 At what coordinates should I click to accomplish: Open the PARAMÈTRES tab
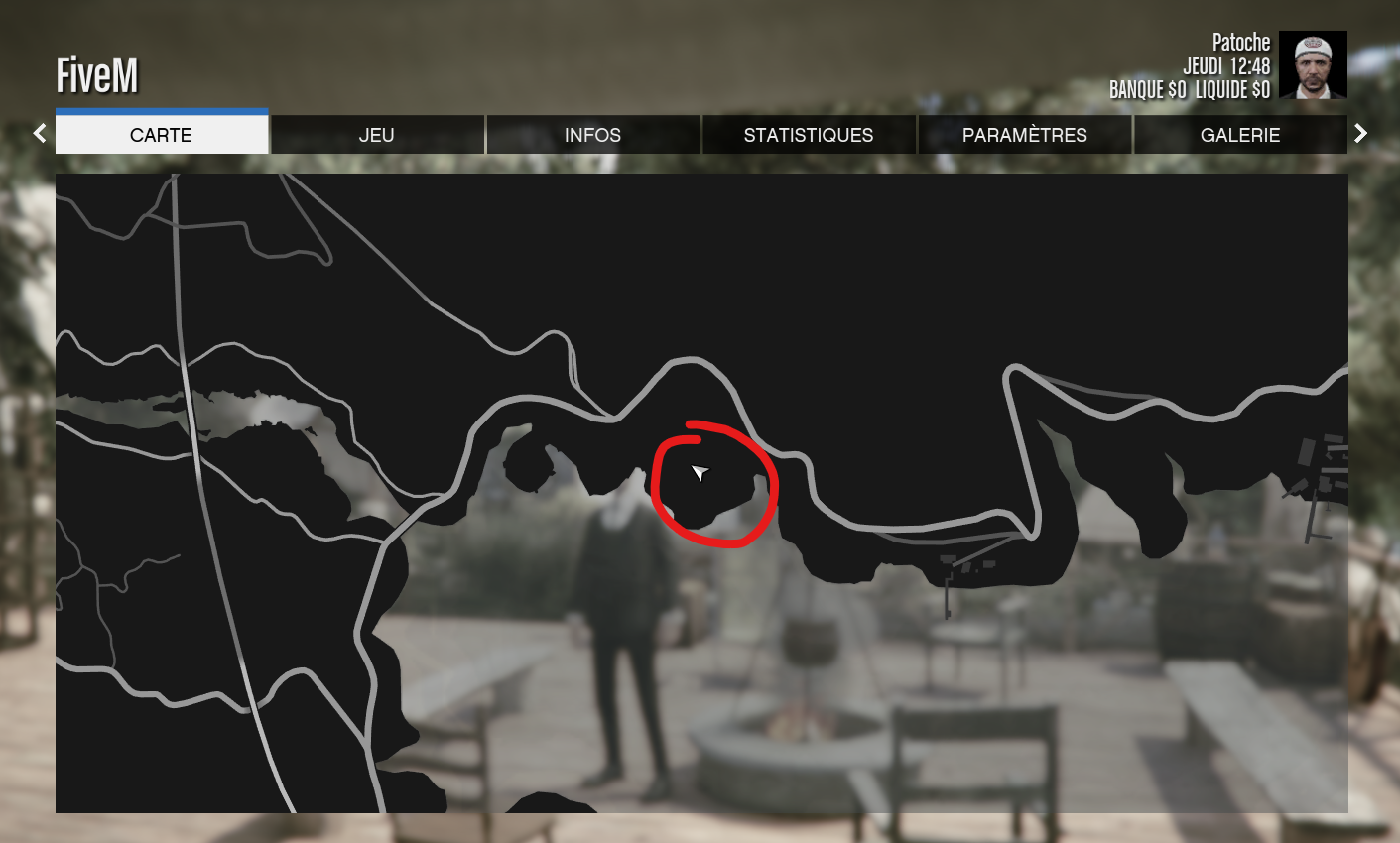1024,135
